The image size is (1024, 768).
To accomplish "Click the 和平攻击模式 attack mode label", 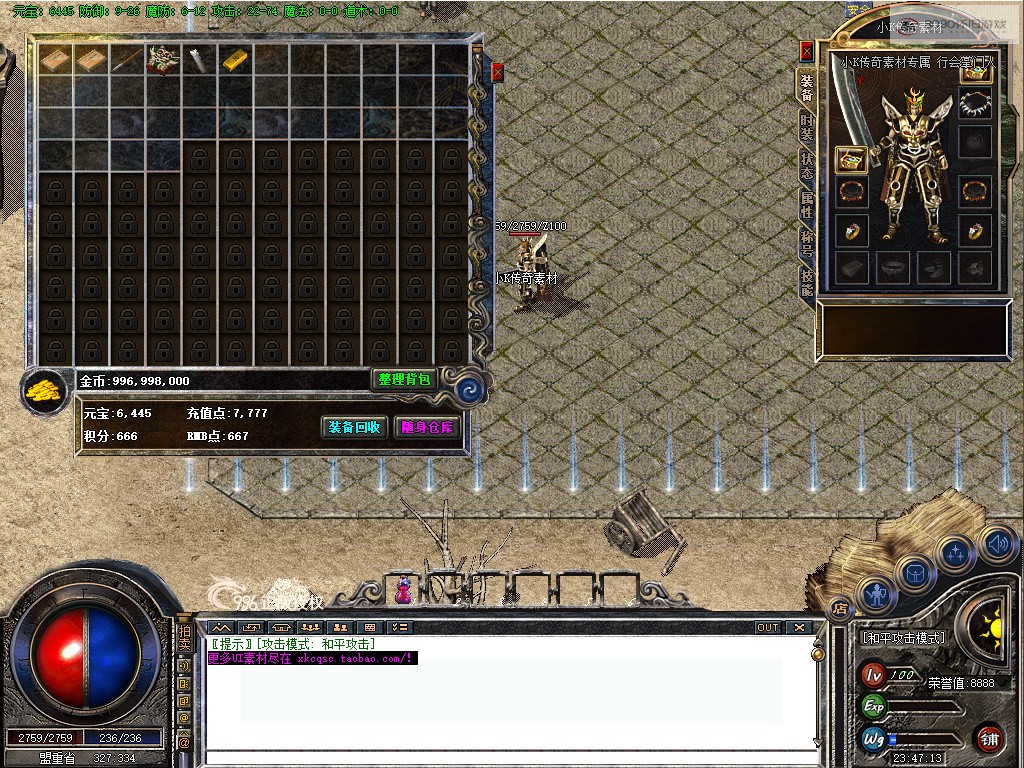I will click(x=902, y=637).
